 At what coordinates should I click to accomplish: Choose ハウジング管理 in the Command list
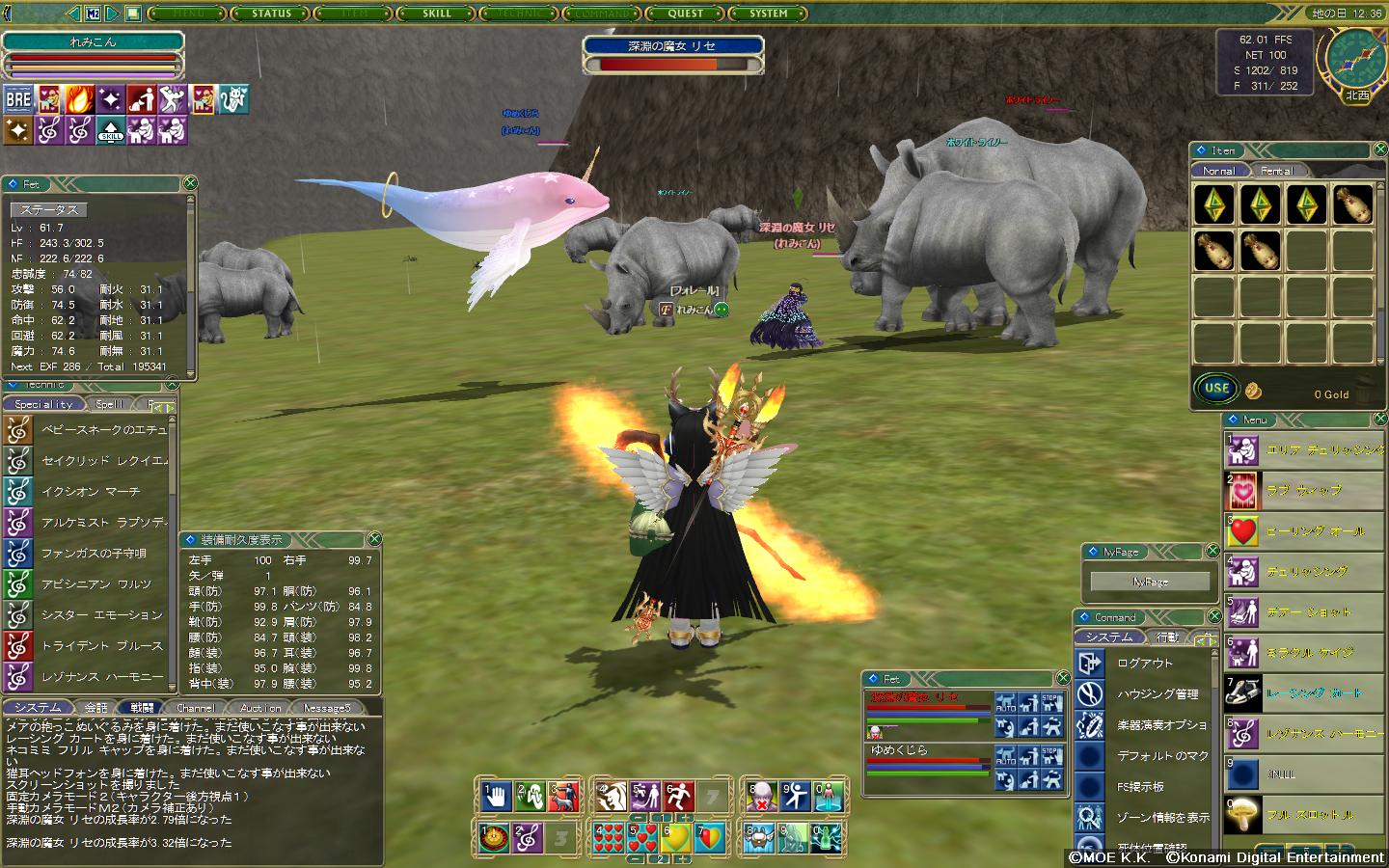[1157, 694]
